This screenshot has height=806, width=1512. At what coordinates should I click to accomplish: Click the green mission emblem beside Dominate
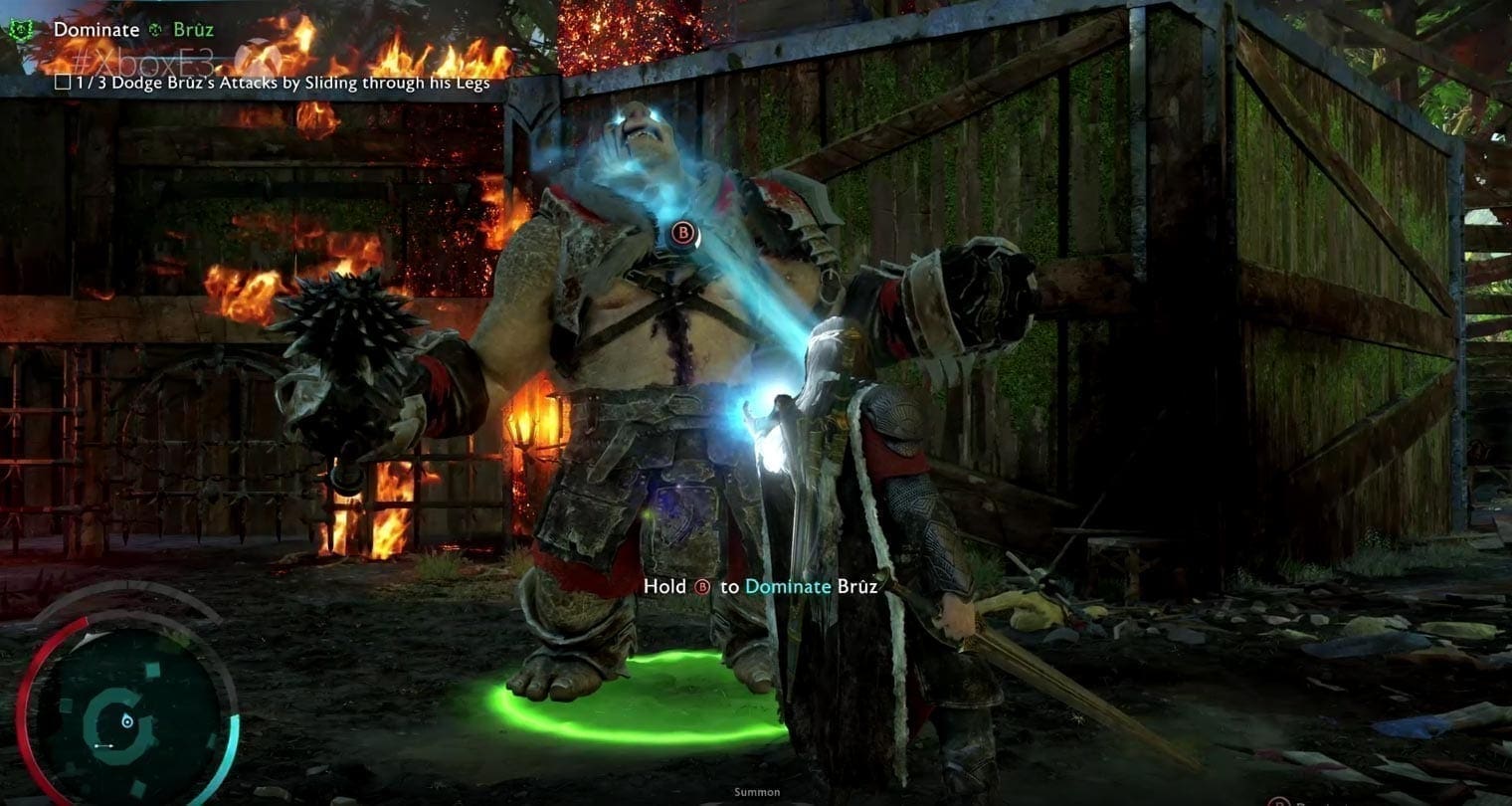[22, 30]
